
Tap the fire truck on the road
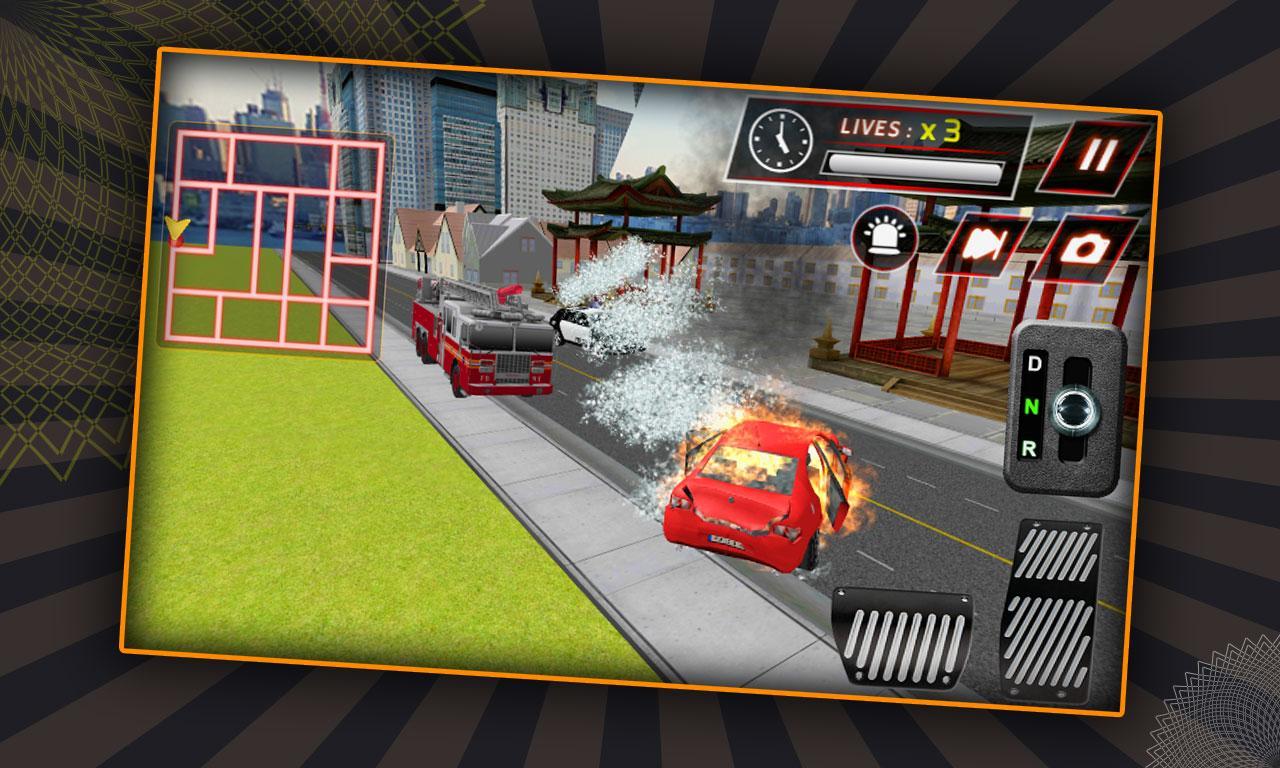coord(480,340)
